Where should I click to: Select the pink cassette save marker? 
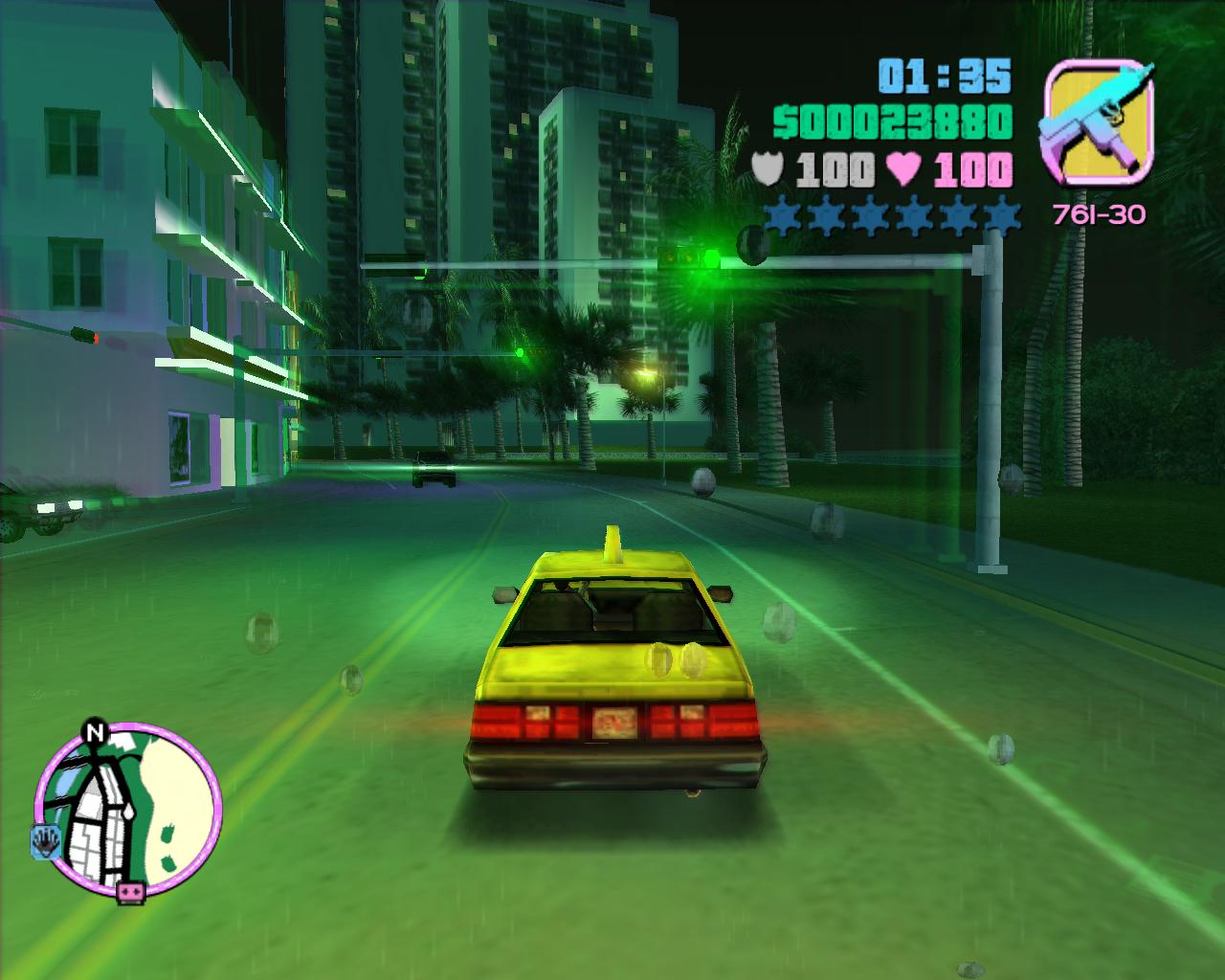[130, 894]
